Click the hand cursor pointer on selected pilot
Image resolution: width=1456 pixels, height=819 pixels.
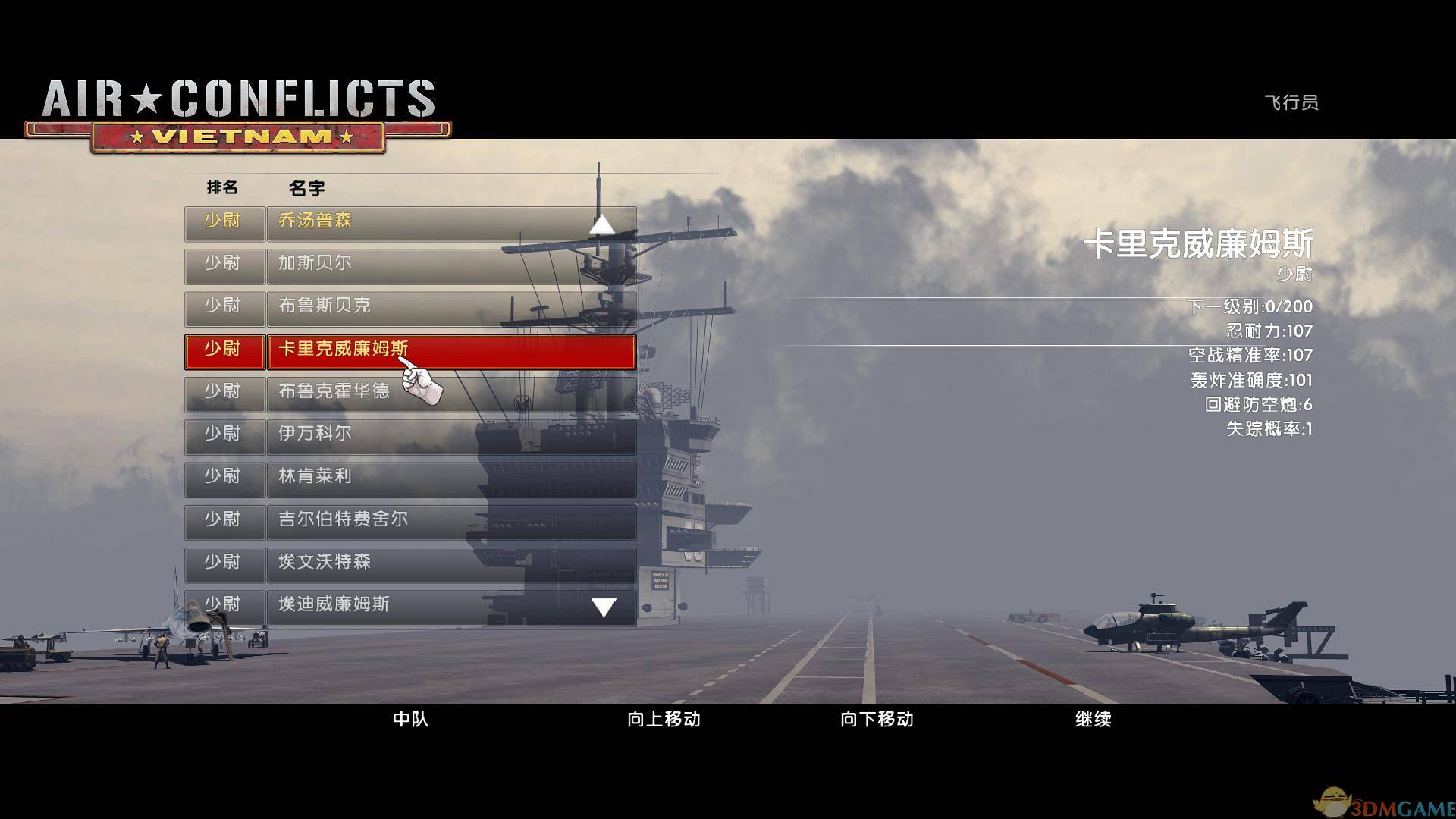[421, 379]
